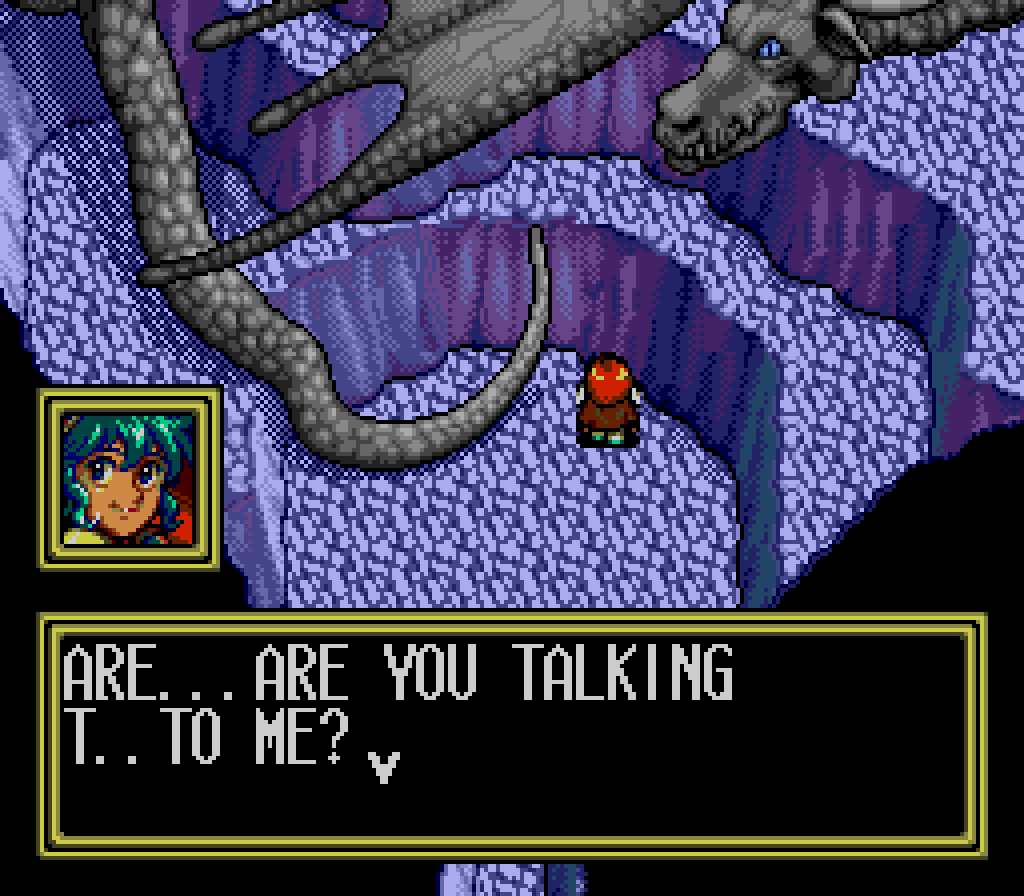The image size is (1024, 896).
Task: Advance dialogue with the down arrow indicator
Action: [384, 766]
